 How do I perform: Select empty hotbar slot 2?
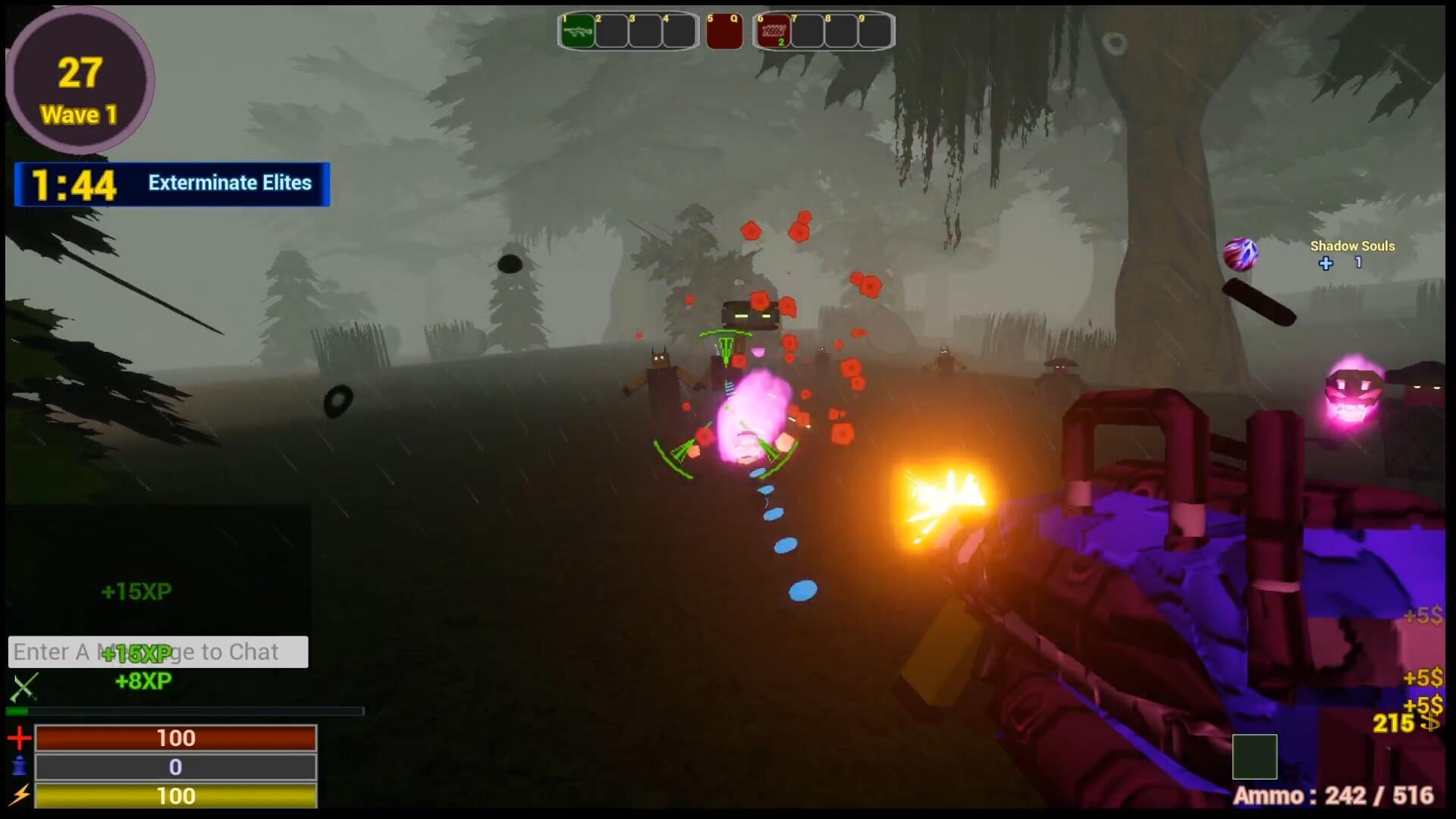point(610,30)
